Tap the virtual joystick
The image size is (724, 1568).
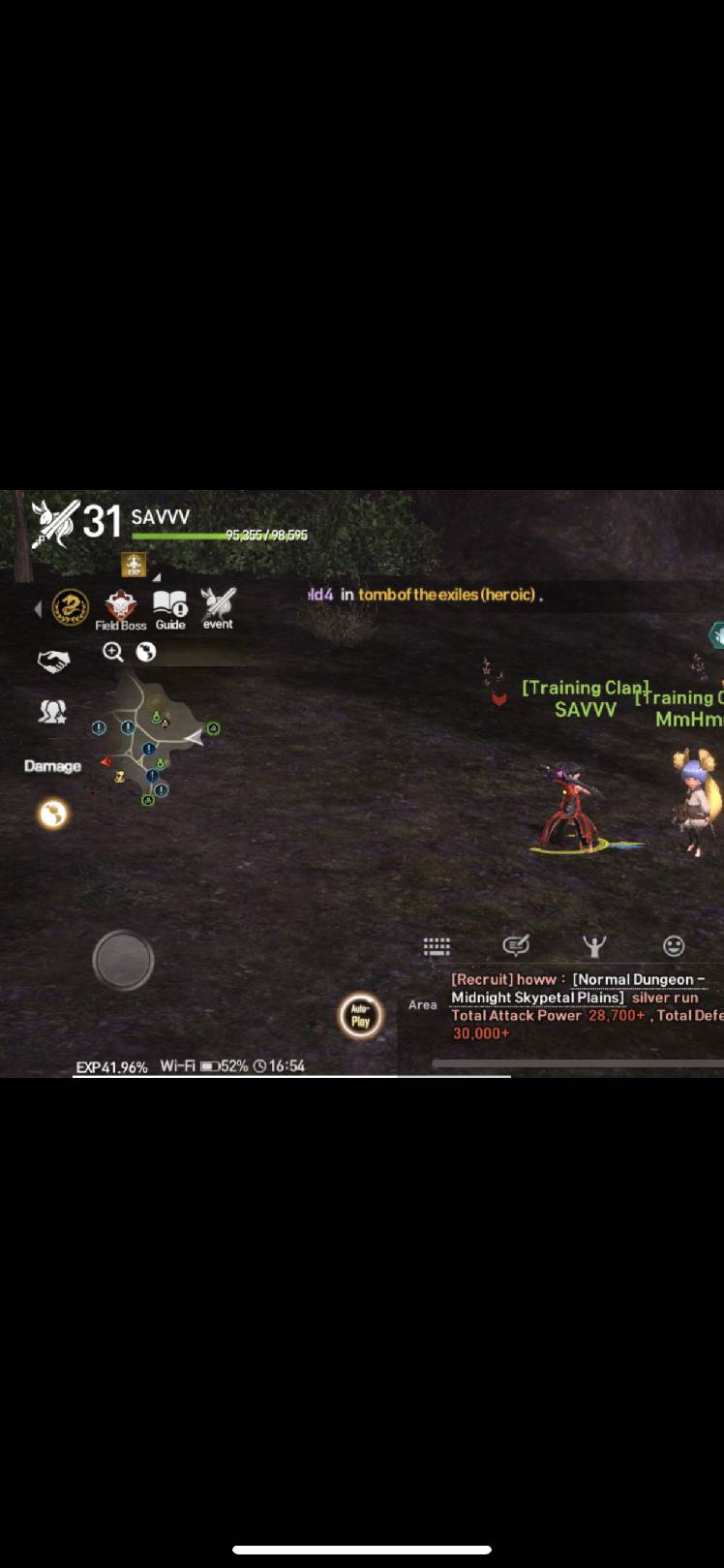tap(123, 960)
